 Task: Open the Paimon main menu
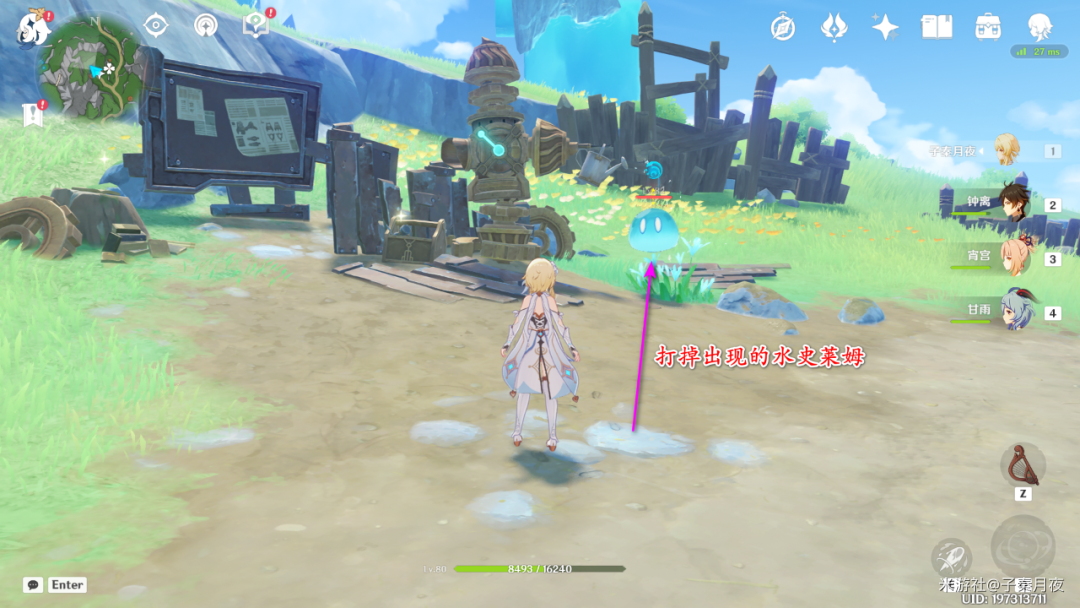(x=32, y=29)
